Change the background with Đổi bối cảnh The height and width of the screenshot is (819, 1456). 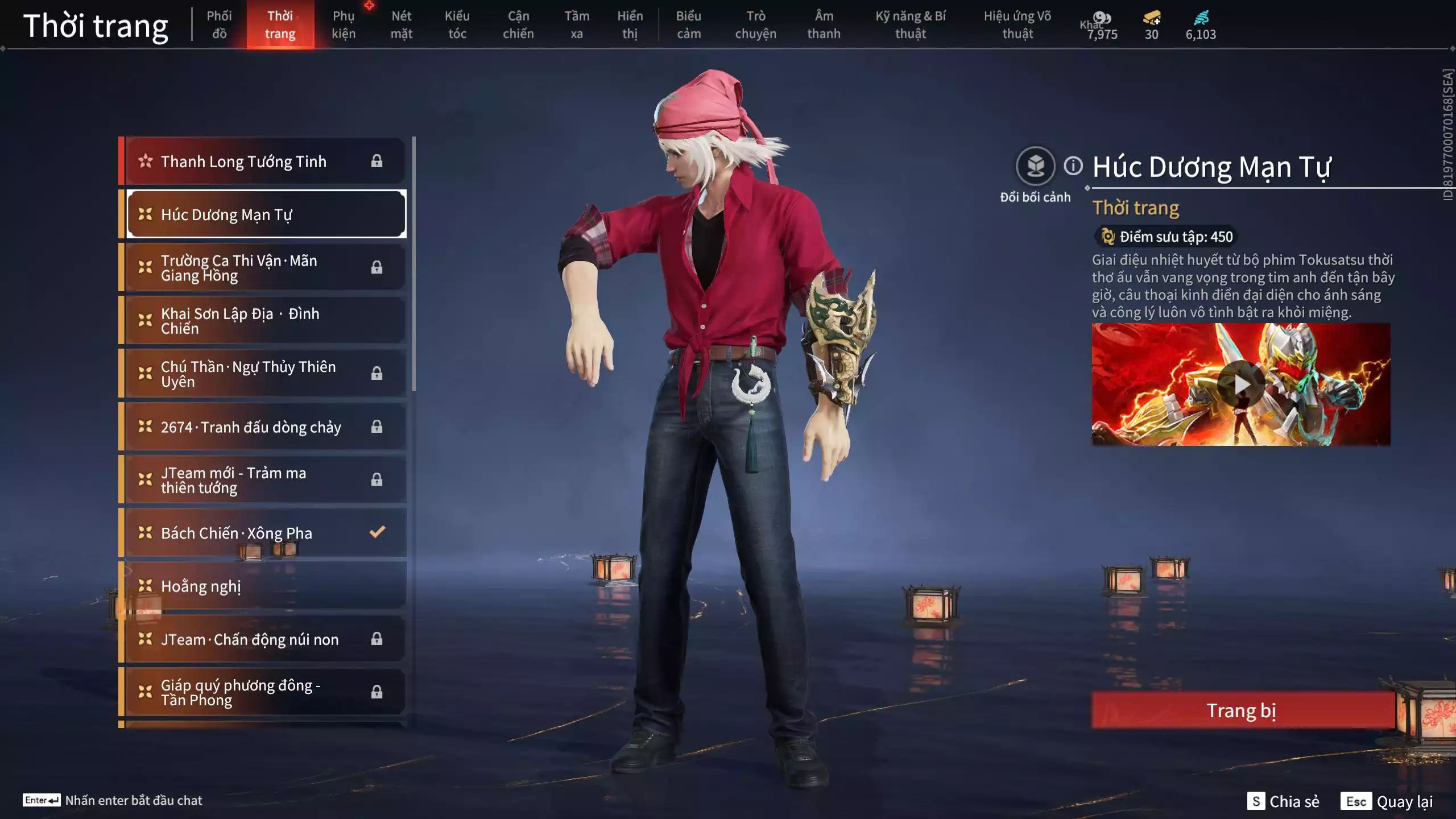pos(1035,167)
